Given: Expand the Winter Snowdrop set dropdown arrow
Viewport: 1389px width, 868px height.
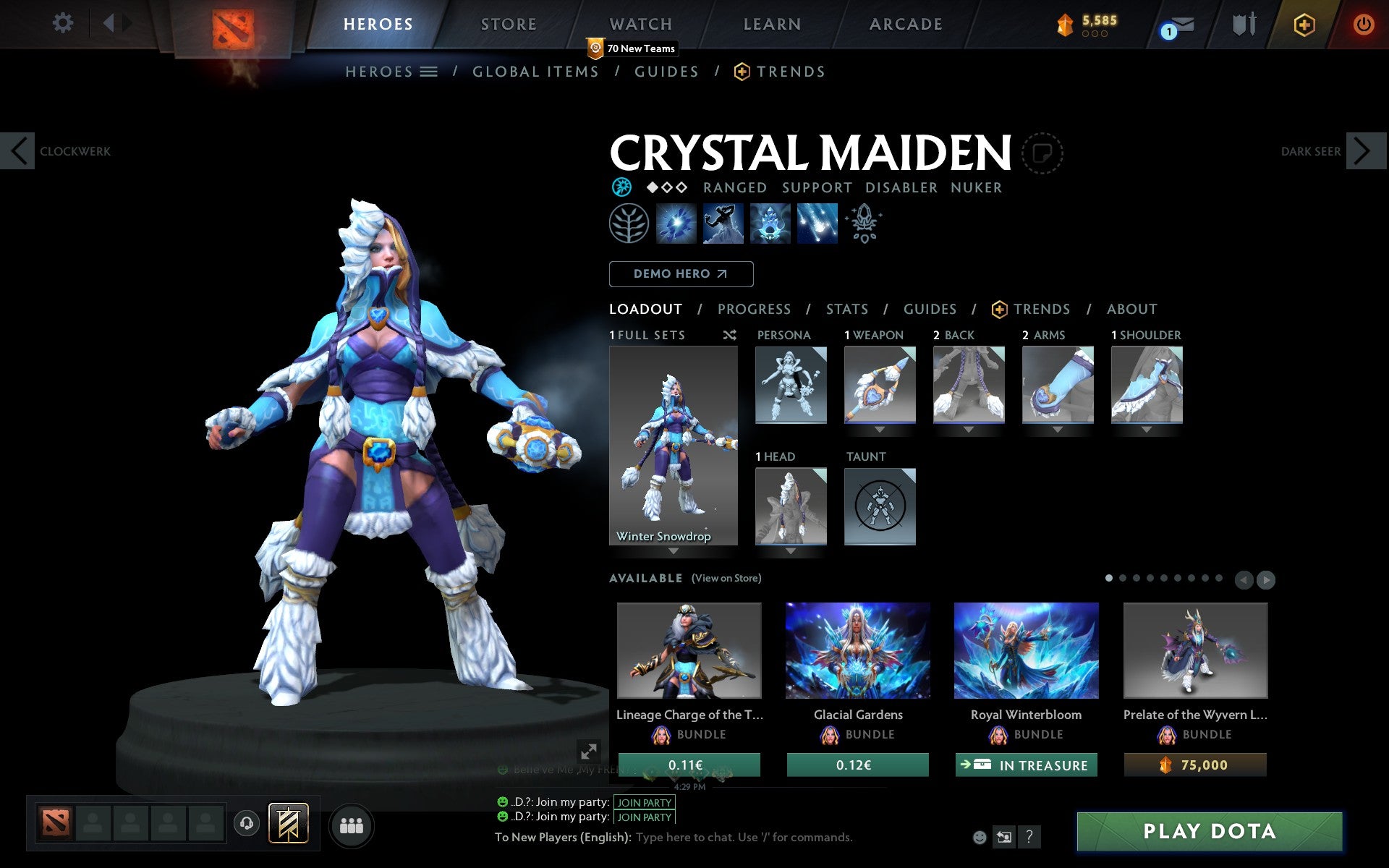Looking at the screenshot, I should click(x=674, y=551).
